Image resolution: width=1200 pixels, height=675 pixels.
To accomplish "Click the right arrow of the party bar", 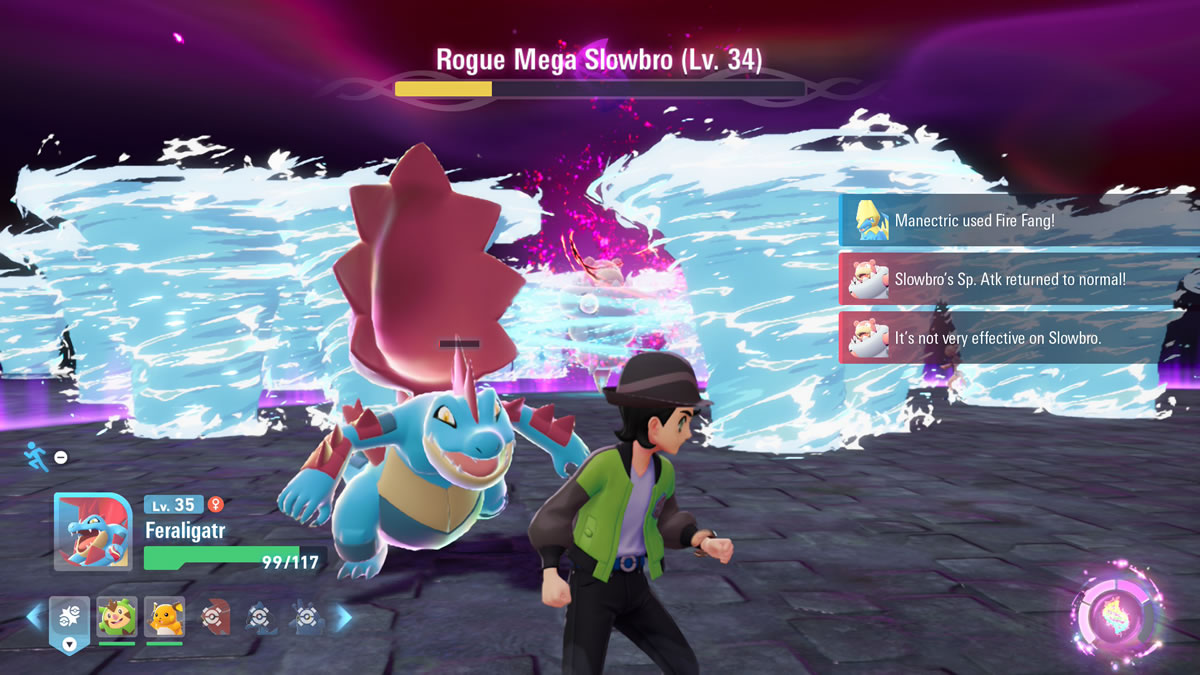I will [343, 618].
